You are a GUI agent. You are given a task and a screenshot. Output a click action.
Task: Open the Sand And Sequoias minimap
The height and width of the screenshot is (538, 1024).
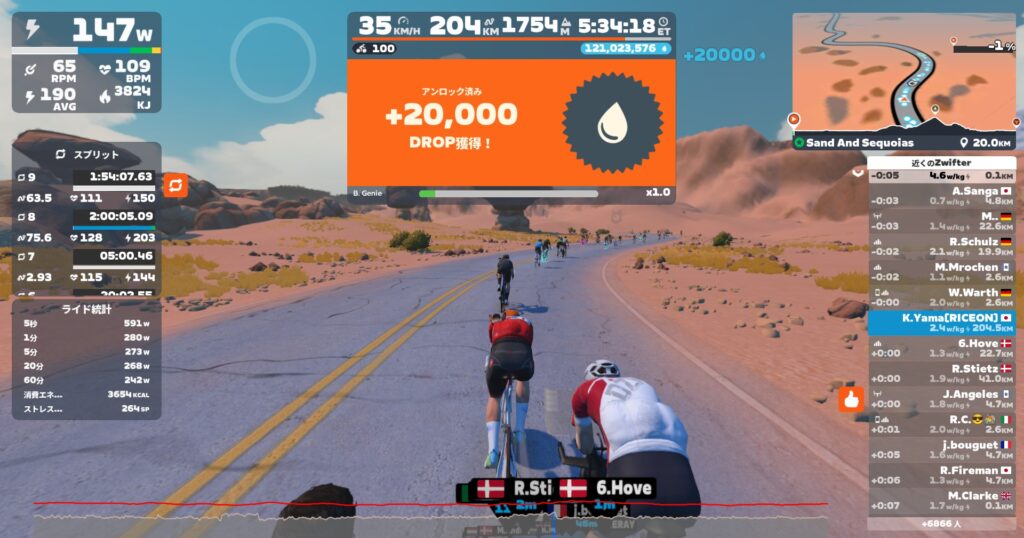click(x=903, y=75)
